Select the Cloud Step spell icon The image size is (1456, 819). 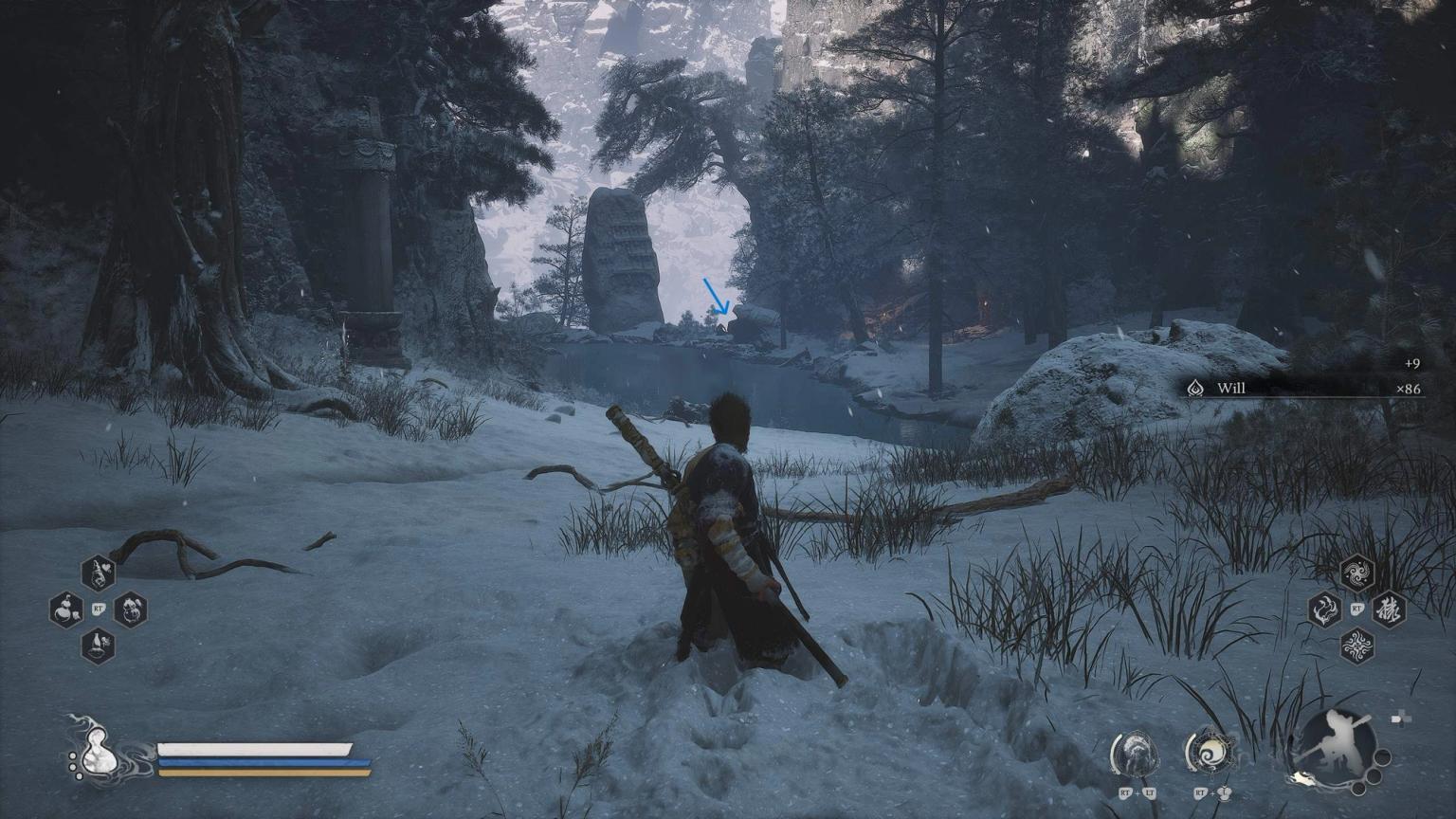(1357, 572)
